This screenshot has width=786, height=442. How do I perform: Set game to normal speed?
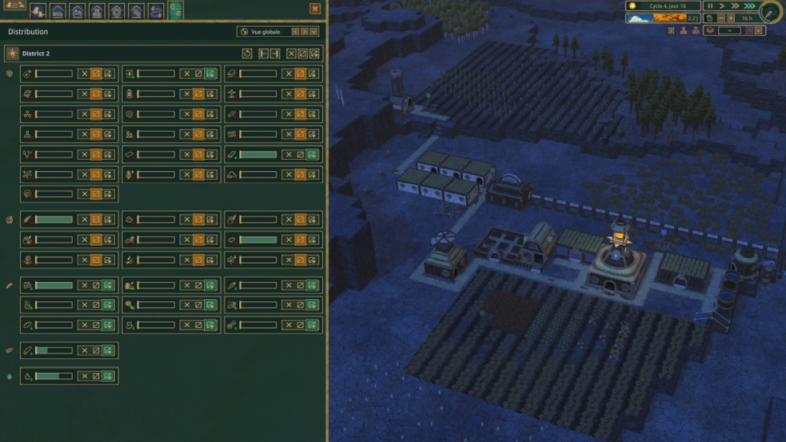(724, 6)
